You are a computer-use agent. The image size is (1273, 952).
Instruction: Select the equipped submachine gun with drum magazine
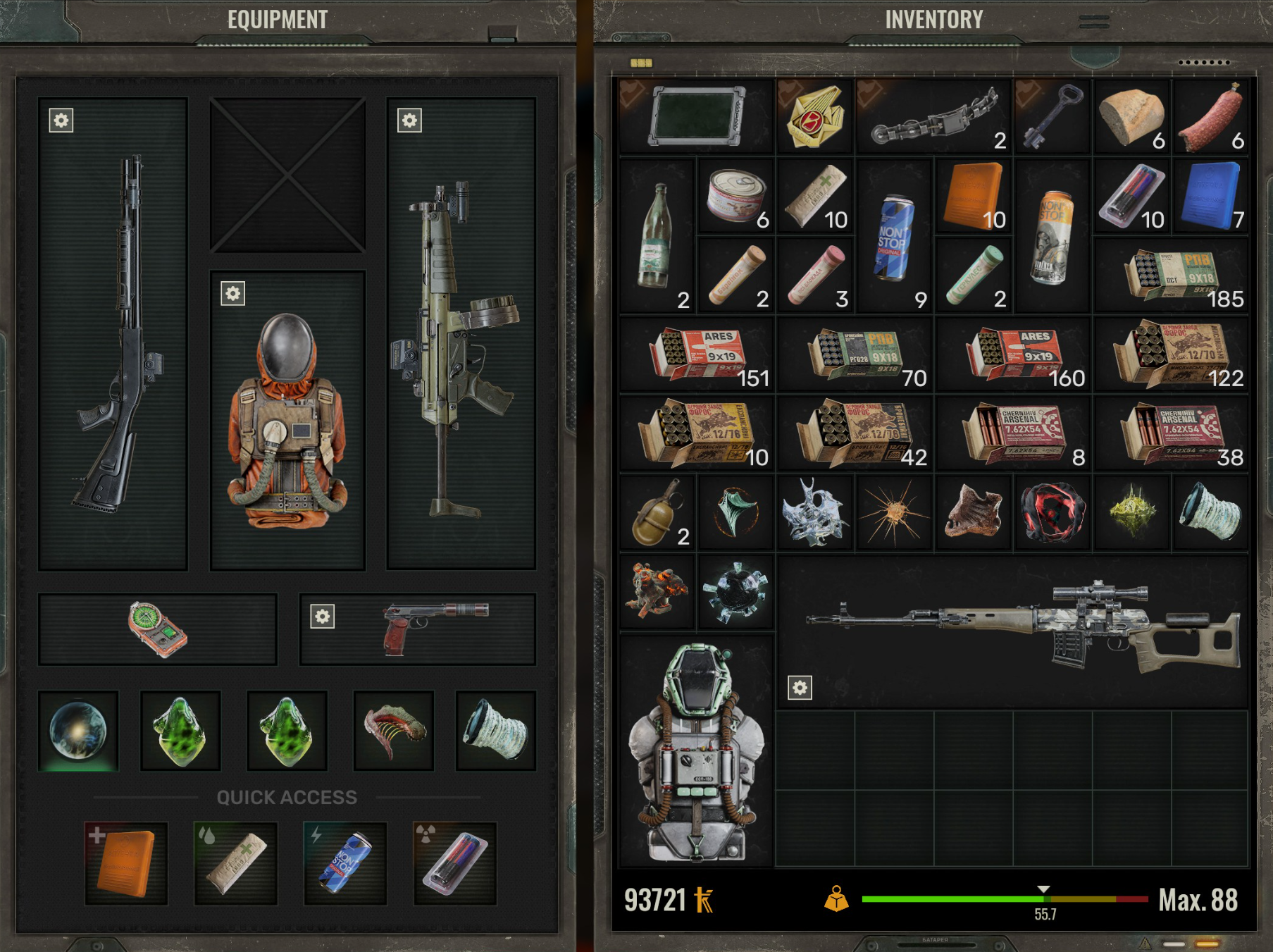point(461,333)
